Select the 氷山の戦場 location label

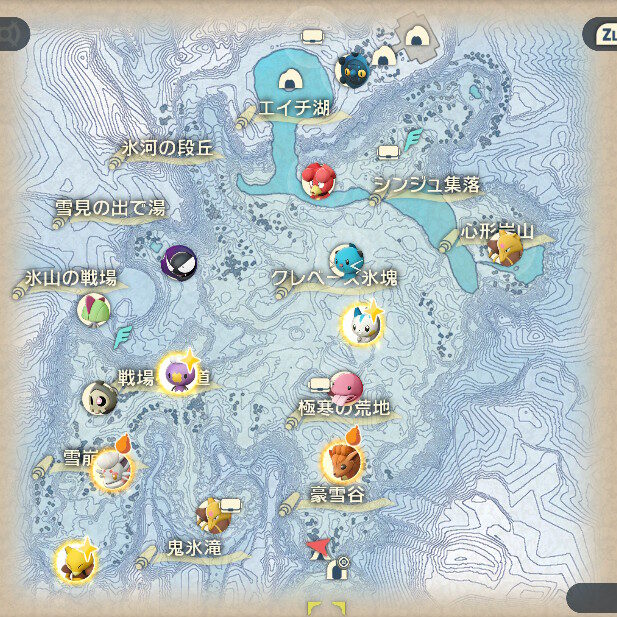click(72, 279)
